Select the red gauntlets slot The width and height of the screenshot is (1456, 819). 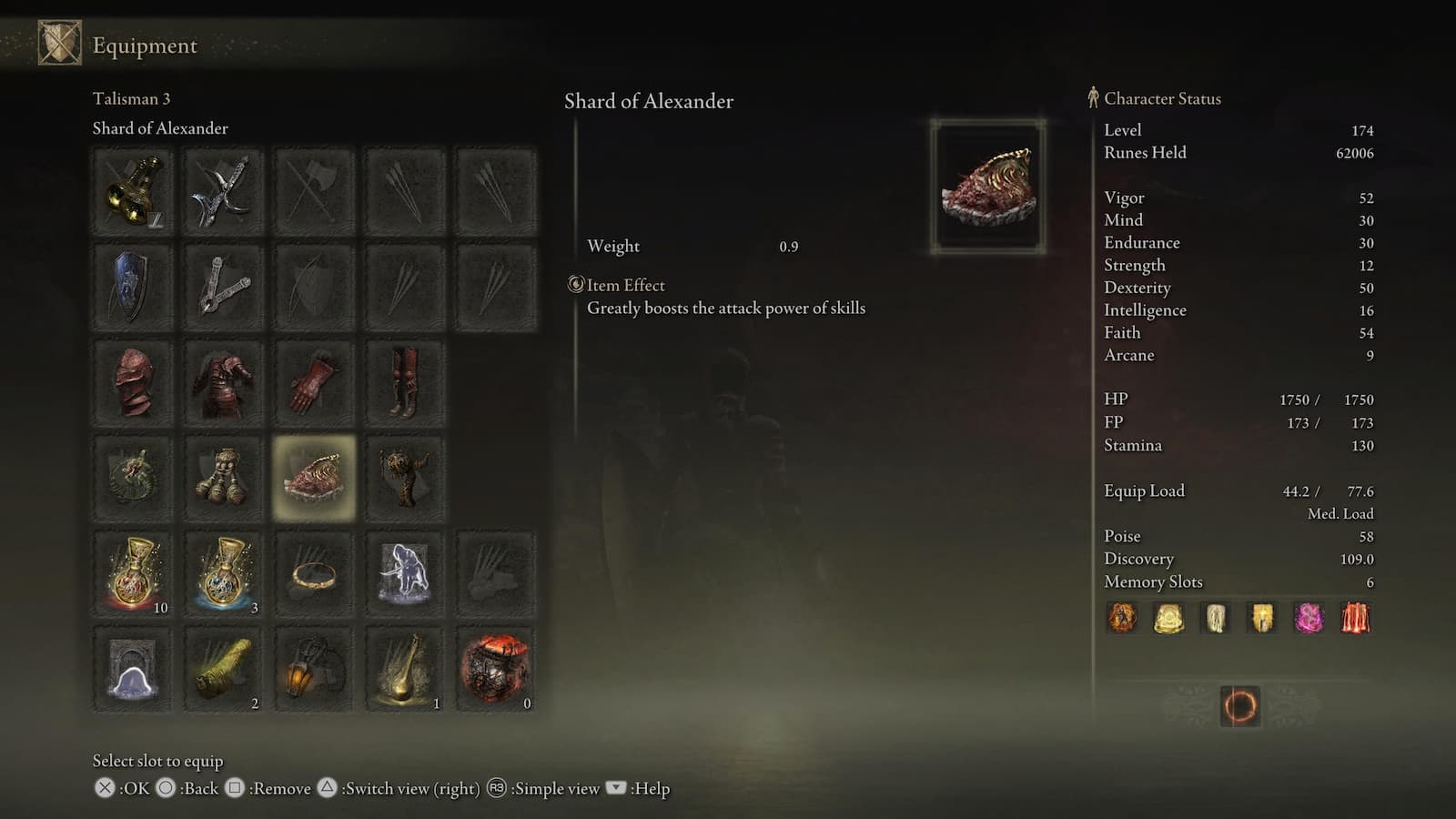(314, 380)
